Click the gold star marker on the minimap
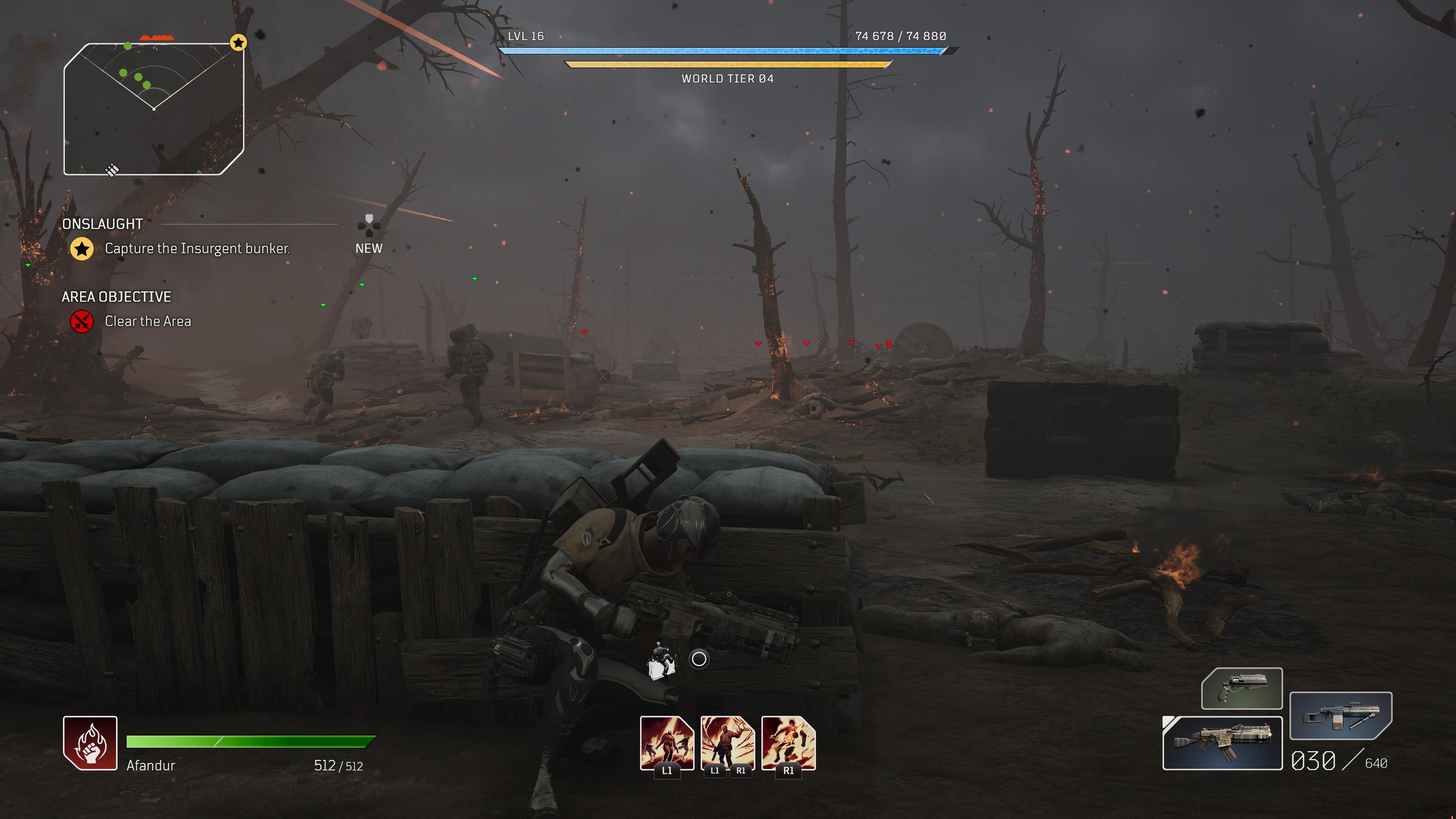The image size is (1456, 819). point(238,42)
